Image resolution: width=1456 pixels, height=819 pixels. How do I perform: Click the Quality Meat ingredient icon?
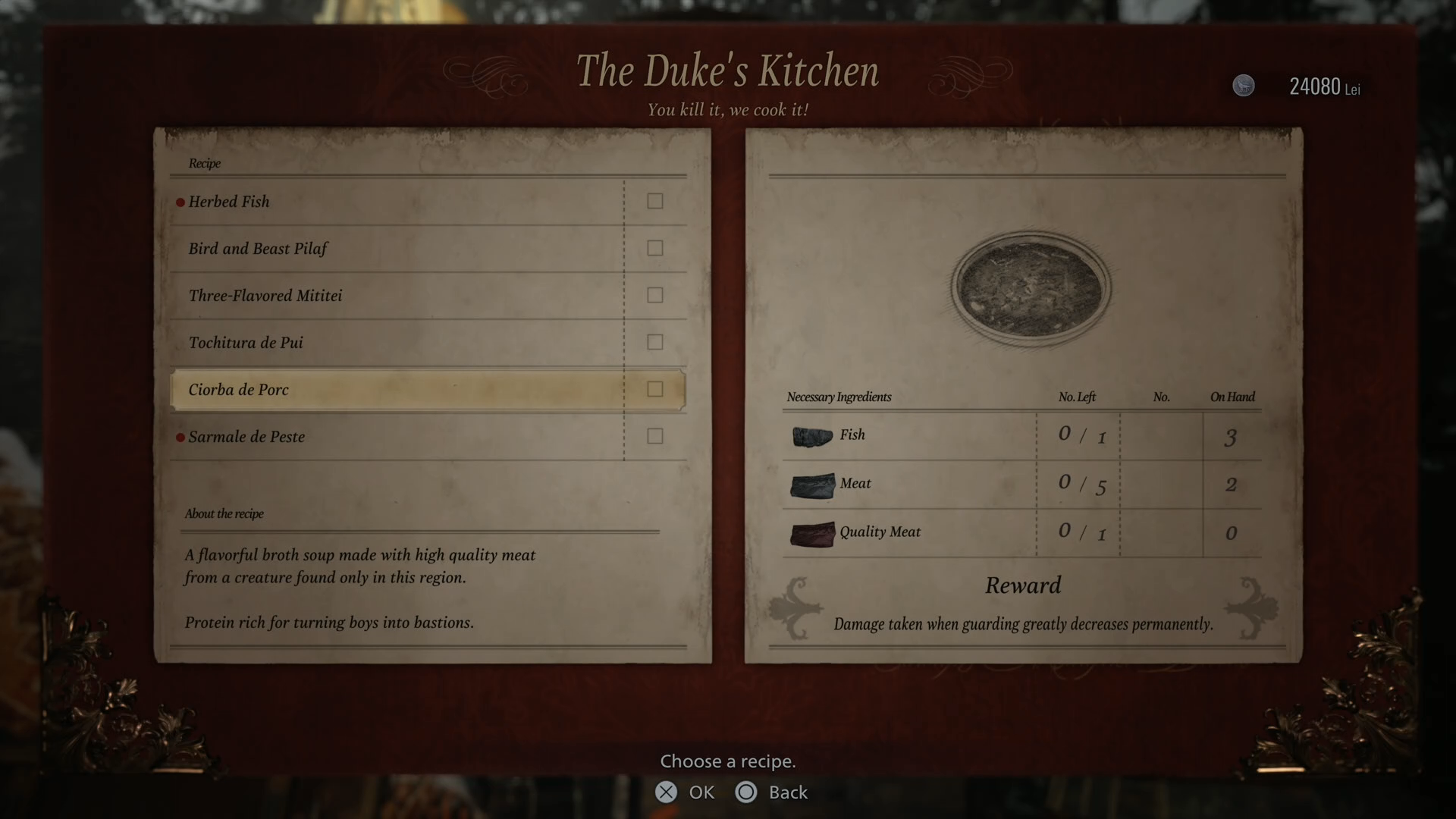[x=813, y=534]
